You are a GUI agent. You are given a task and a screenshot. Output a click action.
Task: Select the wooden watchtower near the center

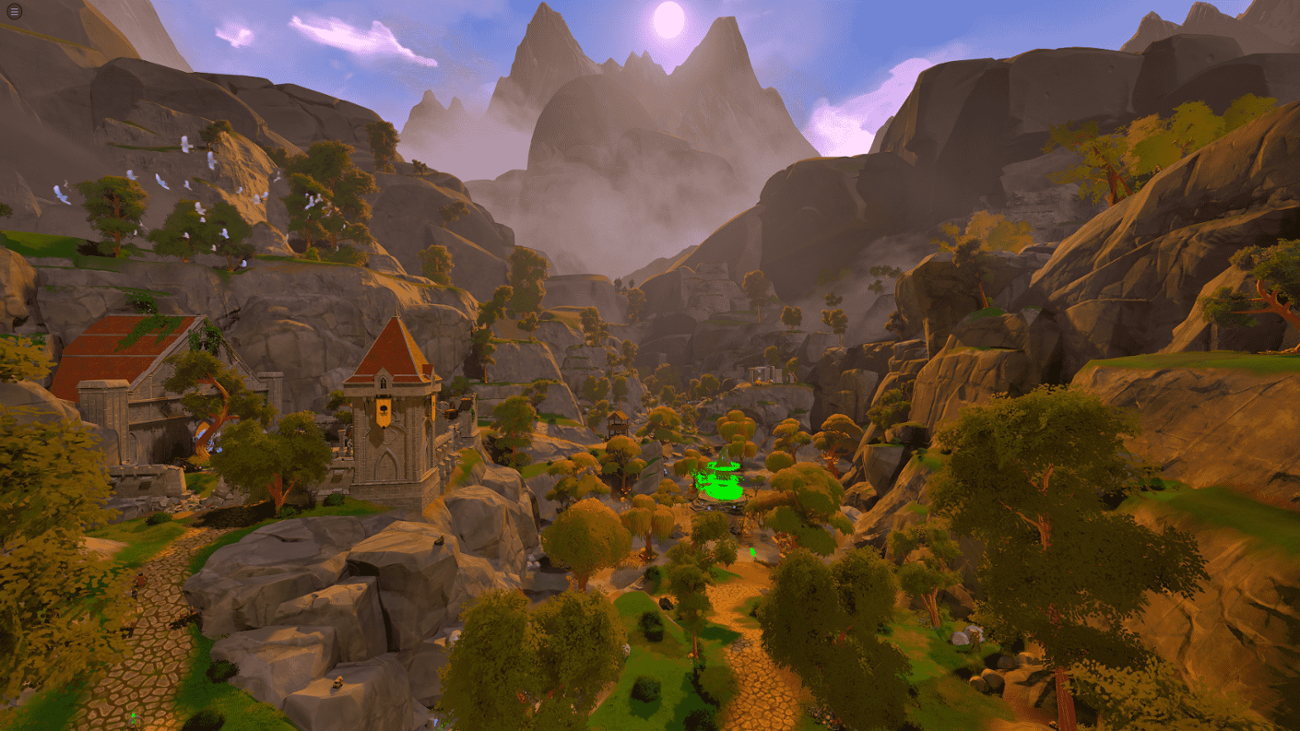point(615,423)
